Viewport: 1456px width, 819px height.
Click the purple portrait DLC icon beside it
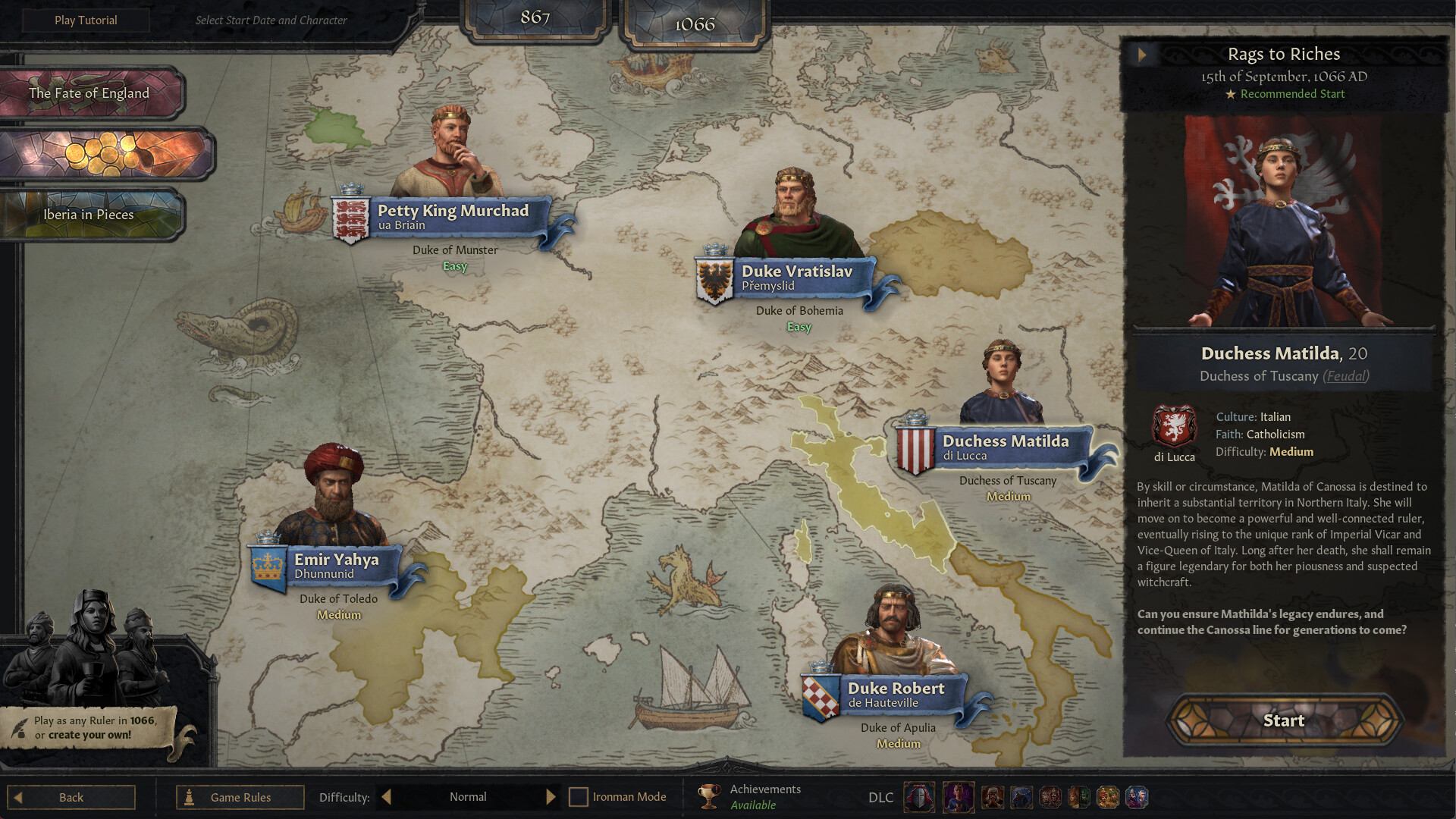(958, 797)
